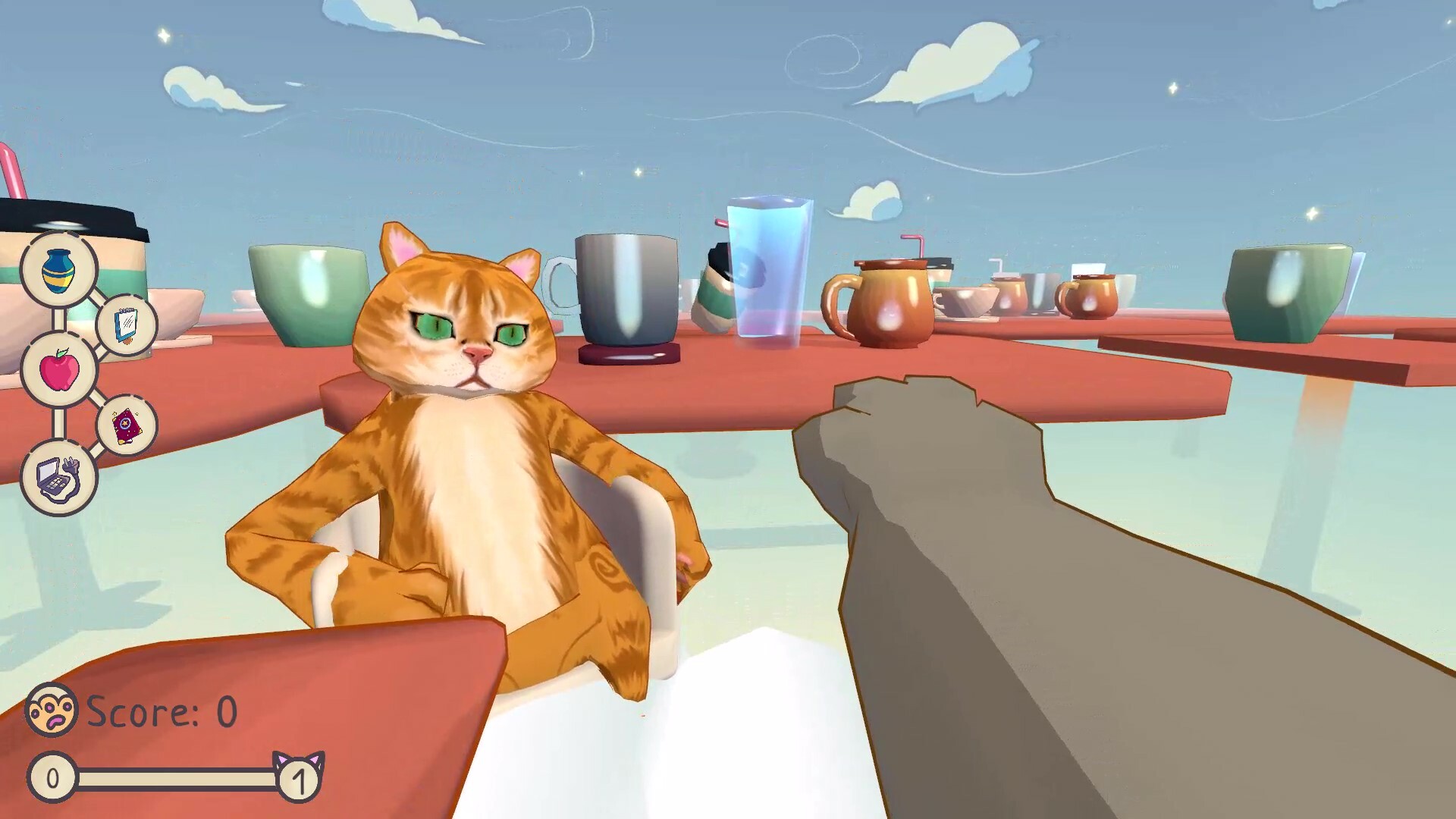Viewport: 1456px width, 819px height.
Task: Click the blue glass with the pink straw
Action: click(x=767, y=265)
